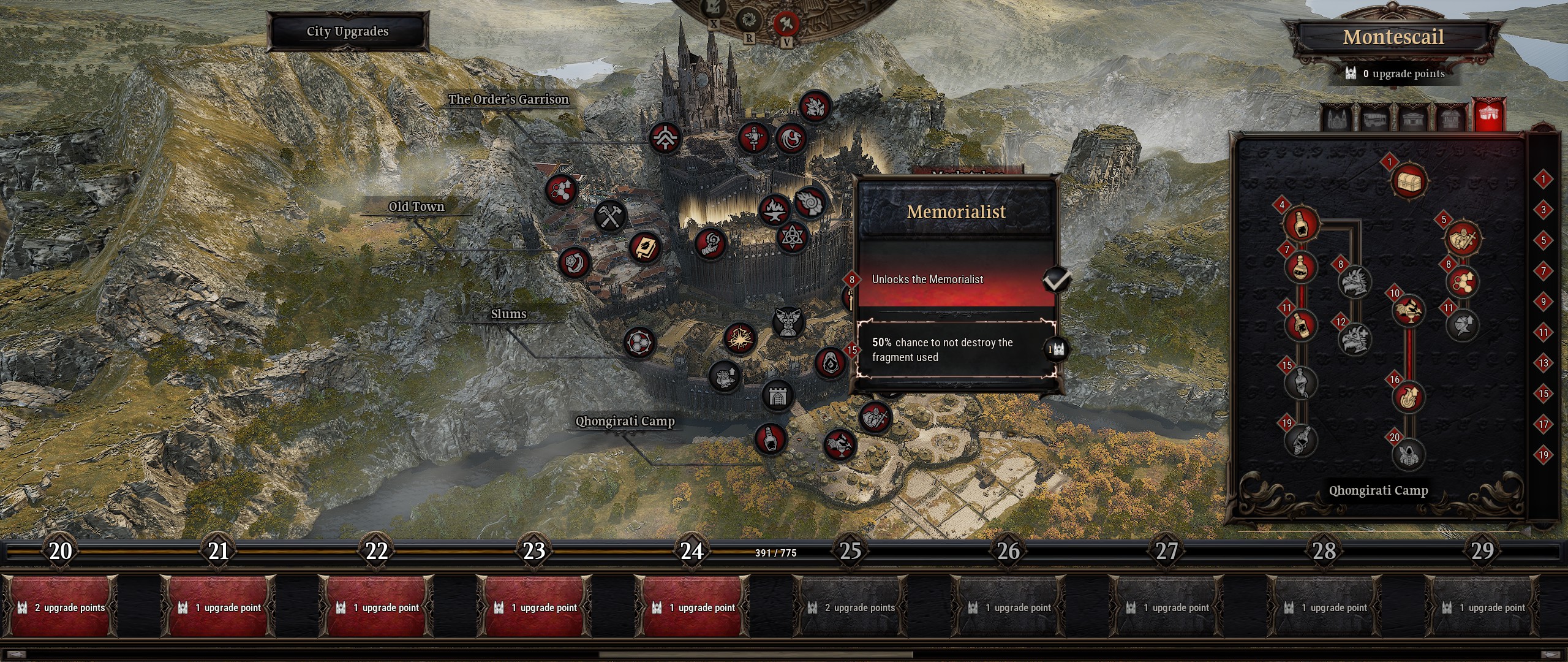Open the level 25 two upgrade points reward
The image size is (1568, 662).
coord(851,607)
